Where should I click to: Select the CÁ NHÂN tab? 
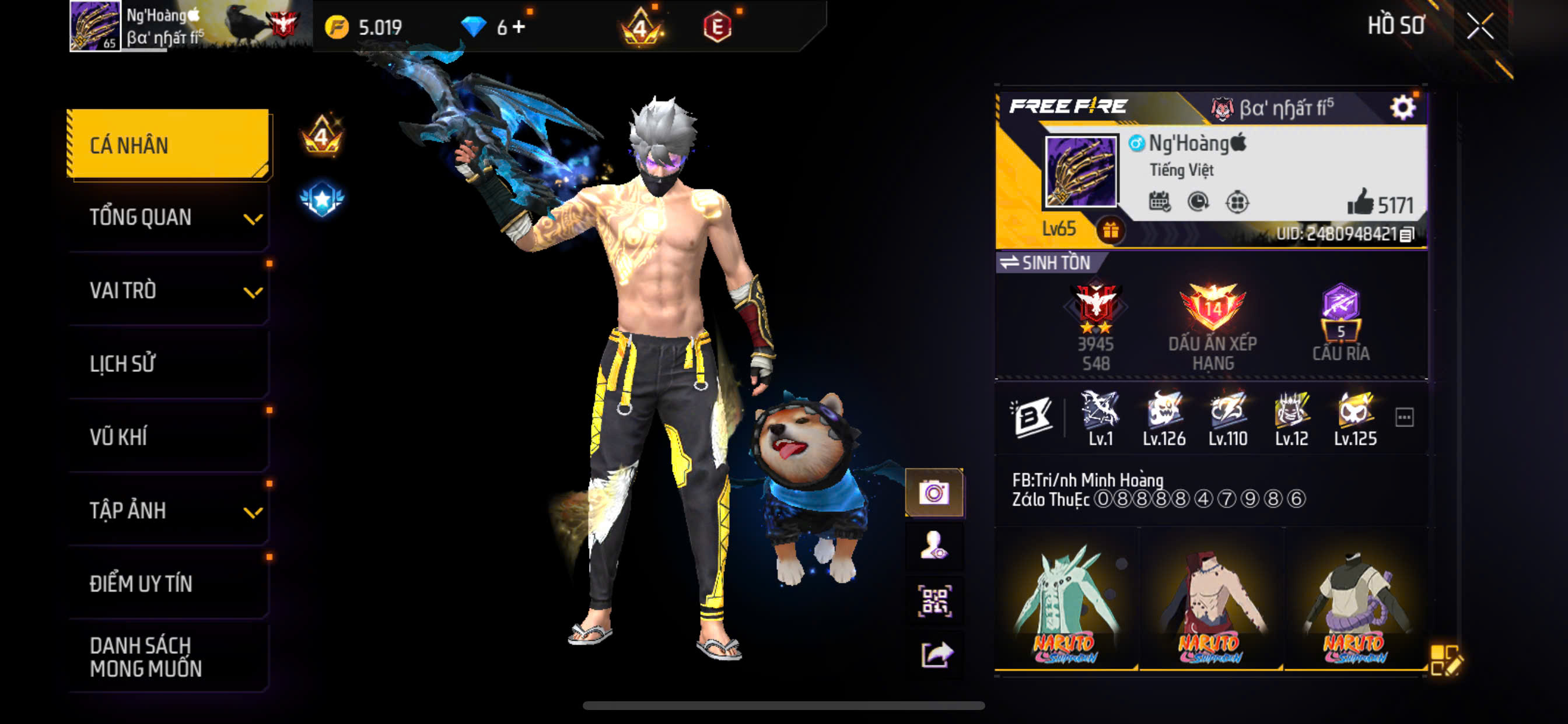point(168,145)
